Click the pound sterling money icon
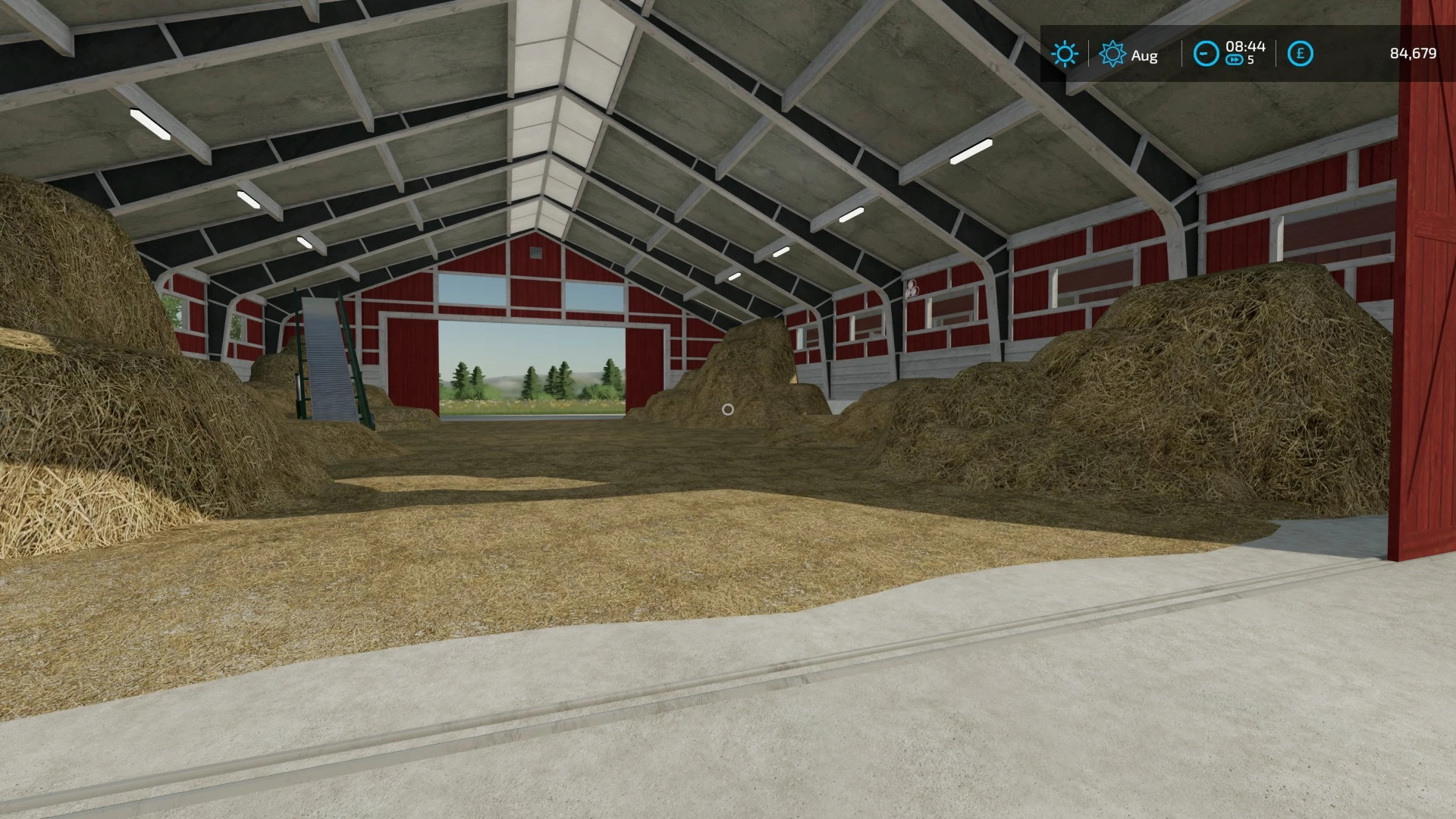Screen dimensions: 1456x819 1301,53
